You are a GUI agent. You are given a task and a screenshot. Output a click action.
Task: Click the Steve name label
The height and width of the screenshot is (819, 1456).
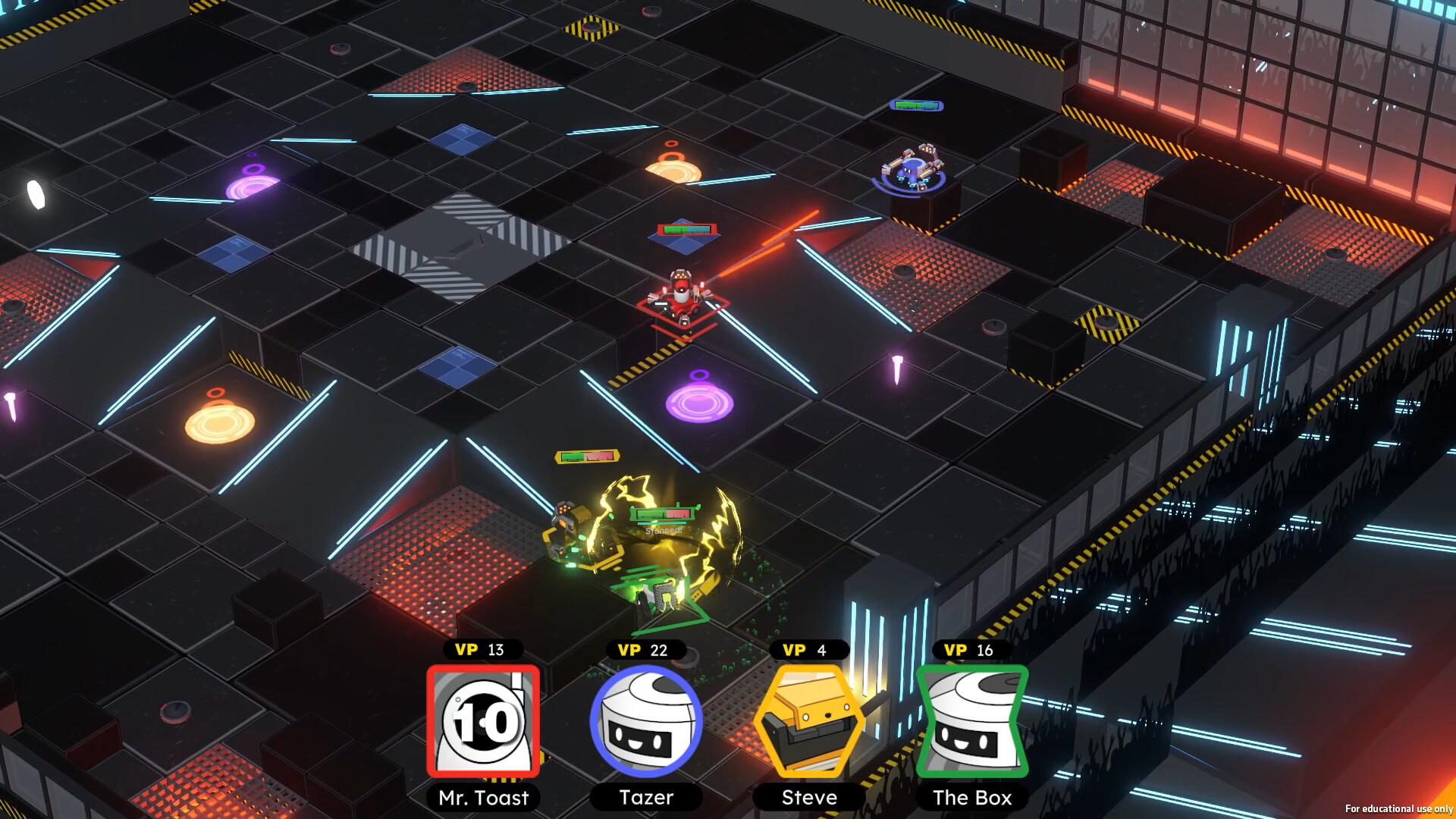(808, 798)
